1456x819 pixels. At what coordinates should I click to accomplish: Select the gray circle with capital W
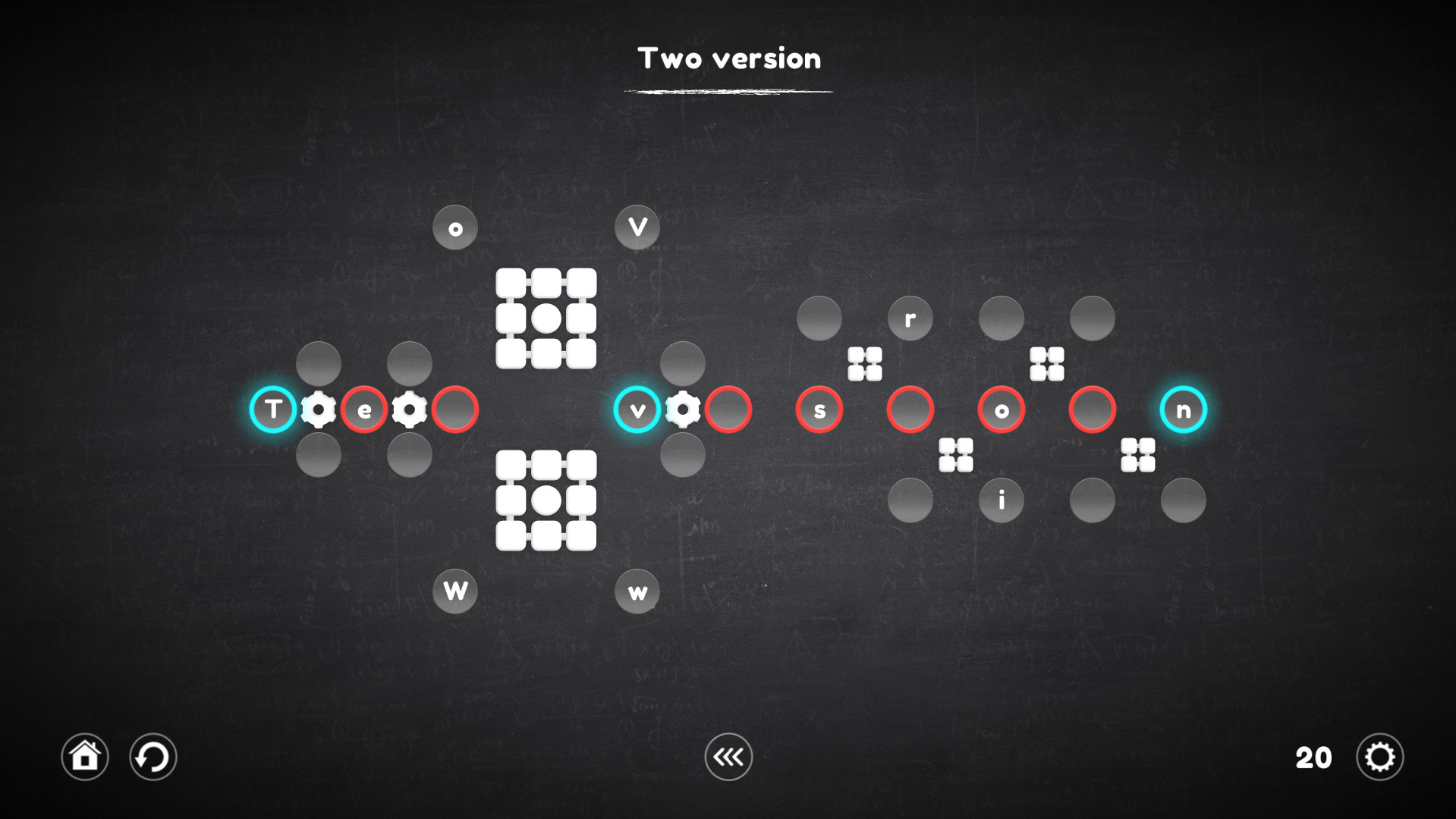point(454,590)
